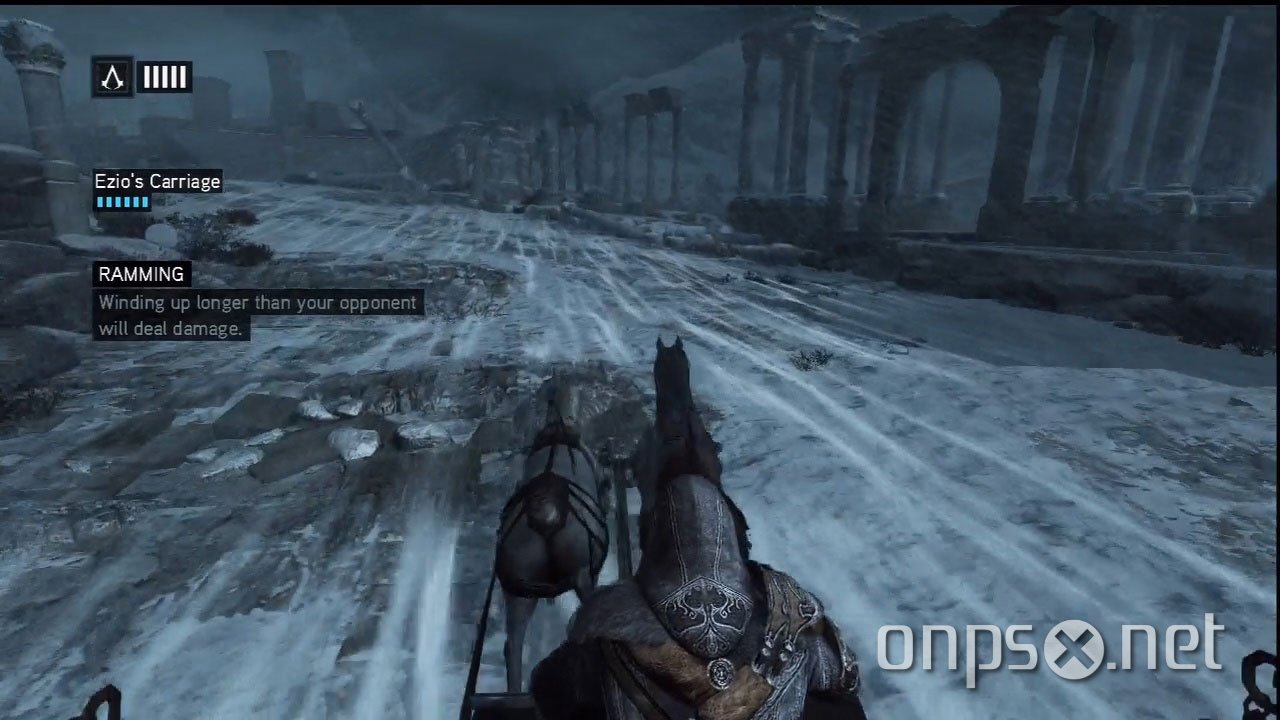Collapse the Ezio's Carriage nameplate
This screenshot has width=1280, height=720.
click(x=156, y=181)
